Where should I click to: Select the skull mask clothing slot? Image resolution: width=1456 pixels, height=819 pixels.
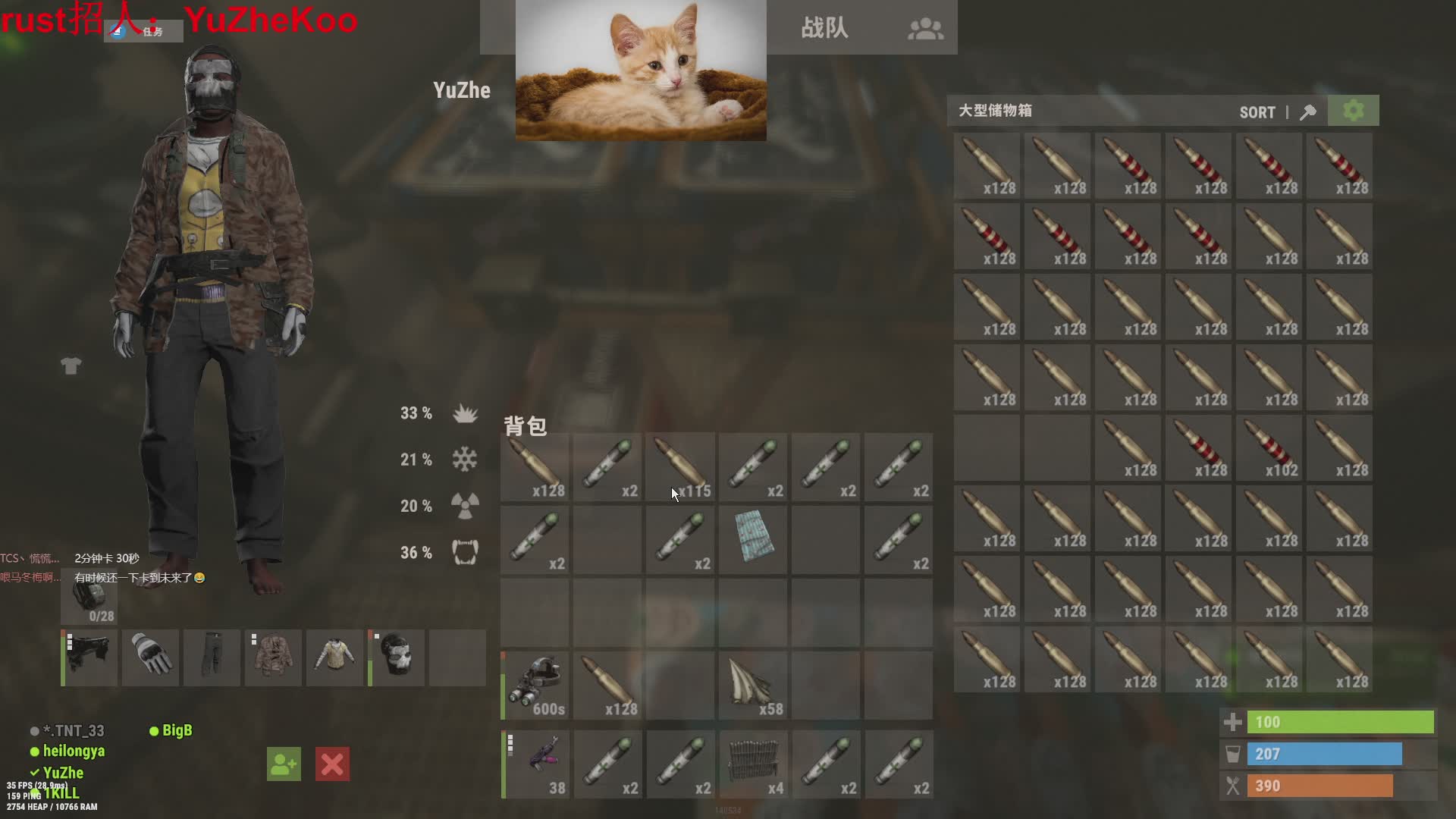397,657
